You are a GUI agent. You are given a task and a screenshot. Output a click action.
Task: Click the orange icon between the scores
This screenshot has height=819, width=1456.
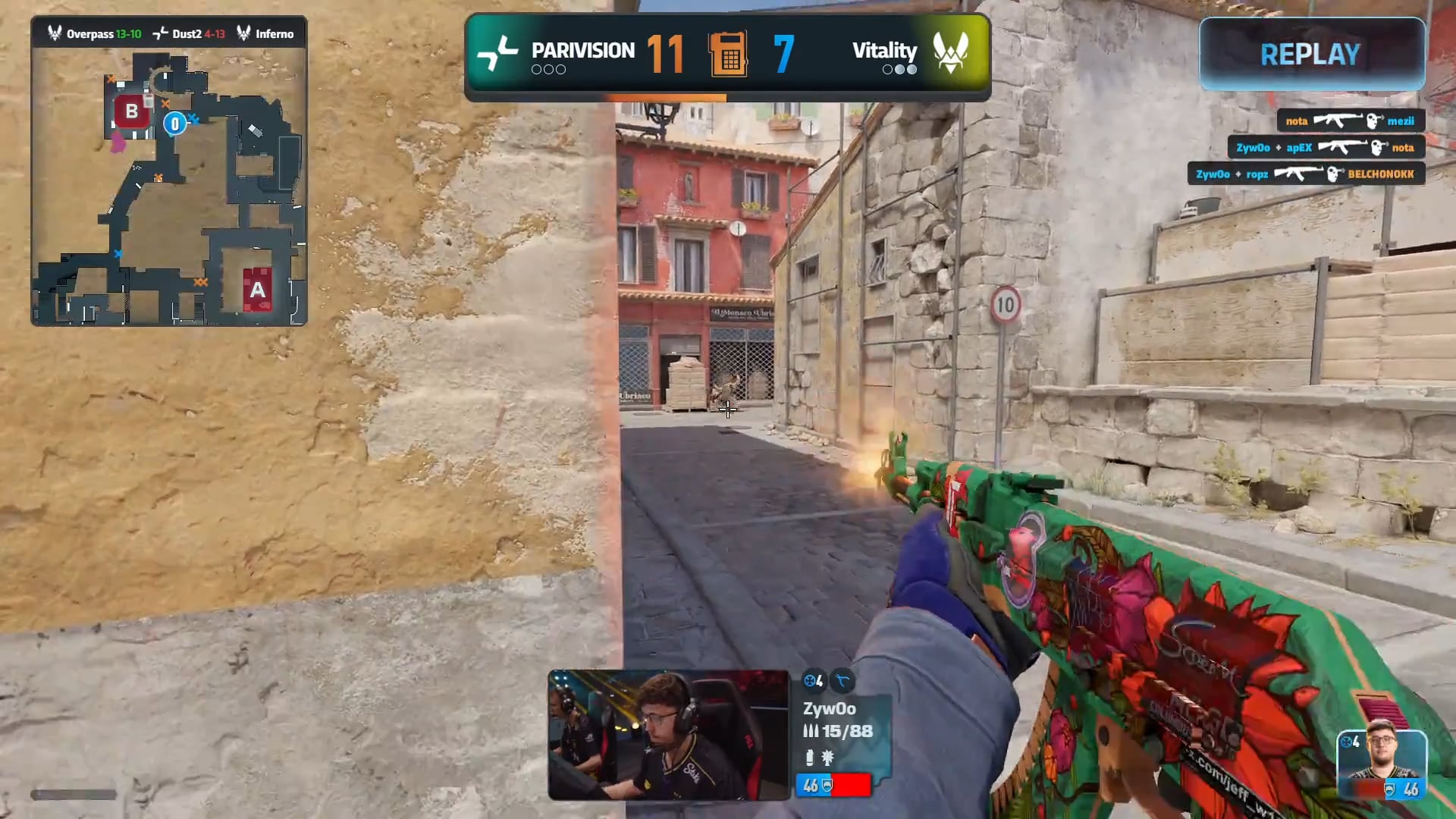[728, 54]
